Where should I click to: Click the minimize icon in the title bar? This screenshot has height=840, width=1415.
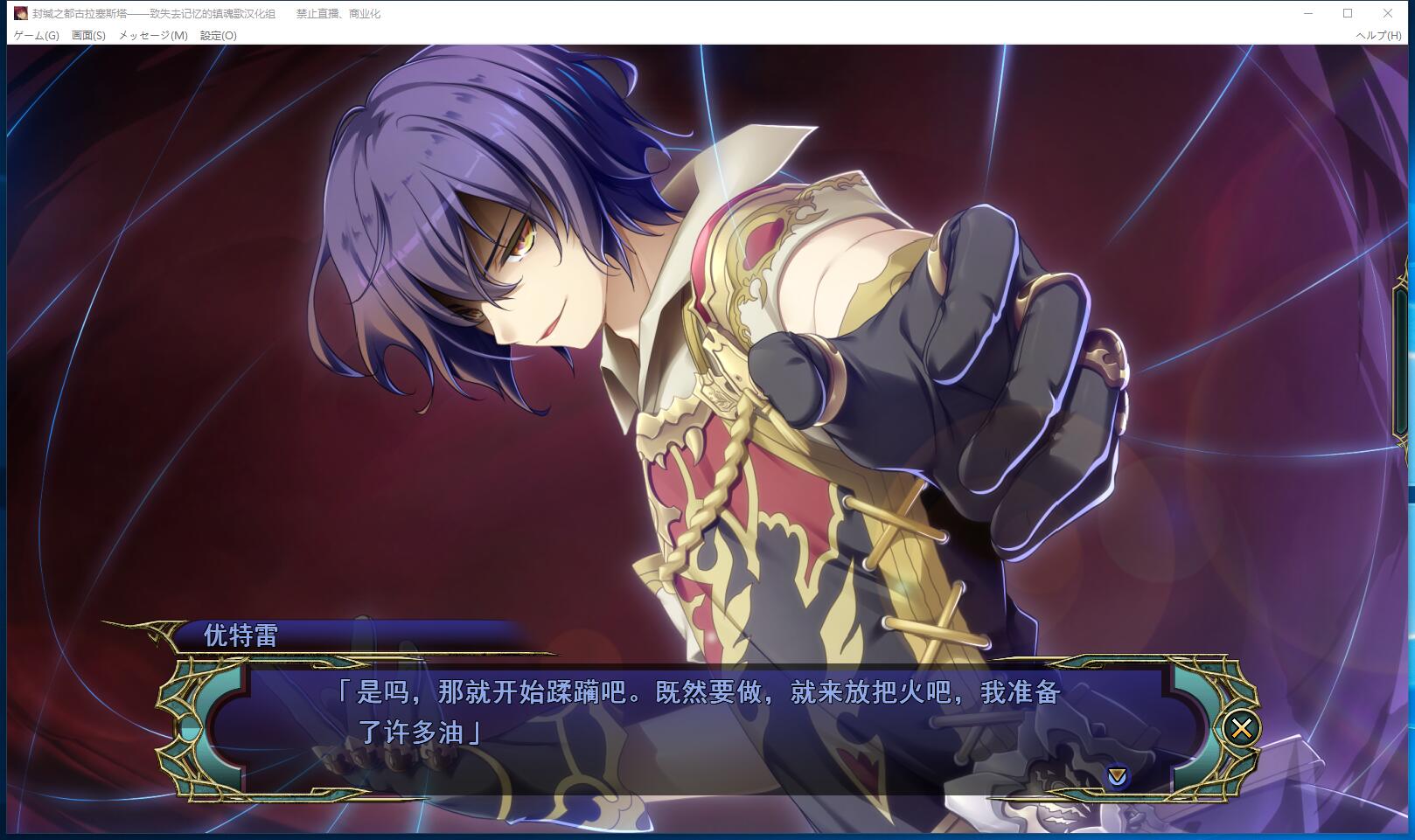1307,14
